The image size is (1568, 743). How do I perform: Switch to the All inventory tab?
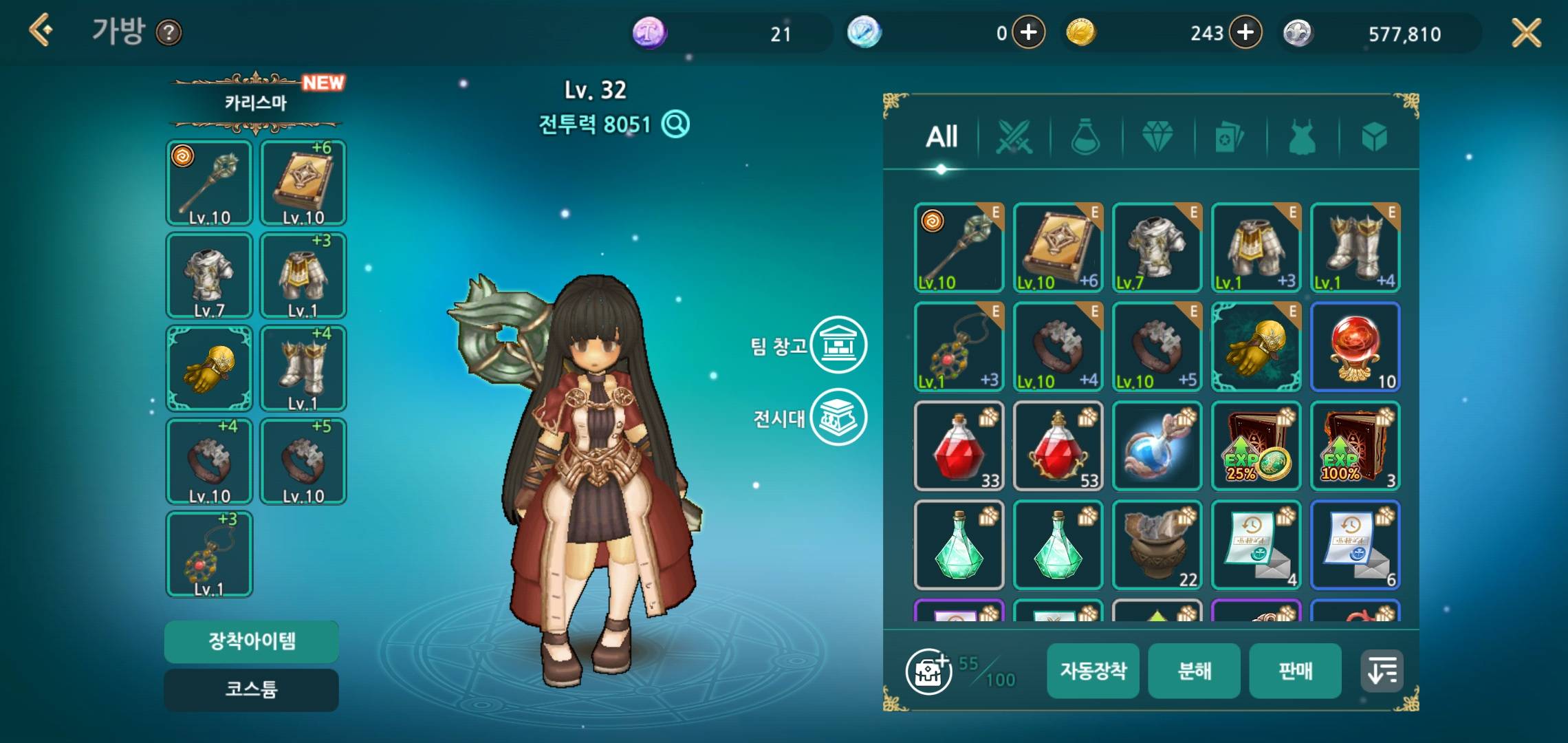[941, 137]
